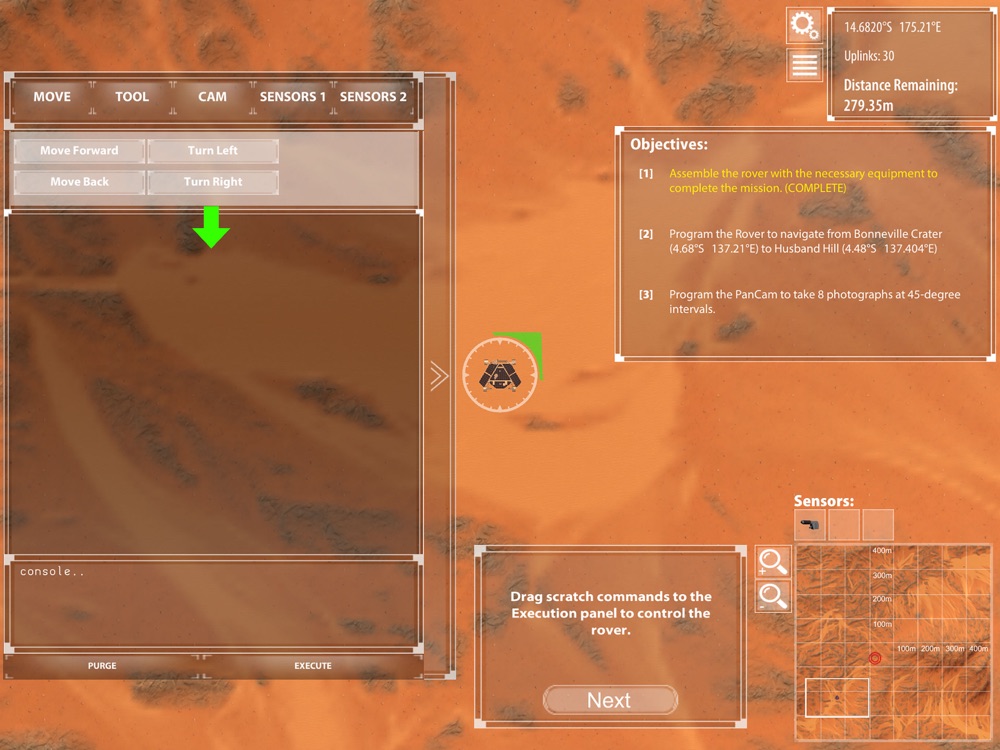Purge the program commands
The height and width of the screenshot is (750, 1000).
click(102, 665)
